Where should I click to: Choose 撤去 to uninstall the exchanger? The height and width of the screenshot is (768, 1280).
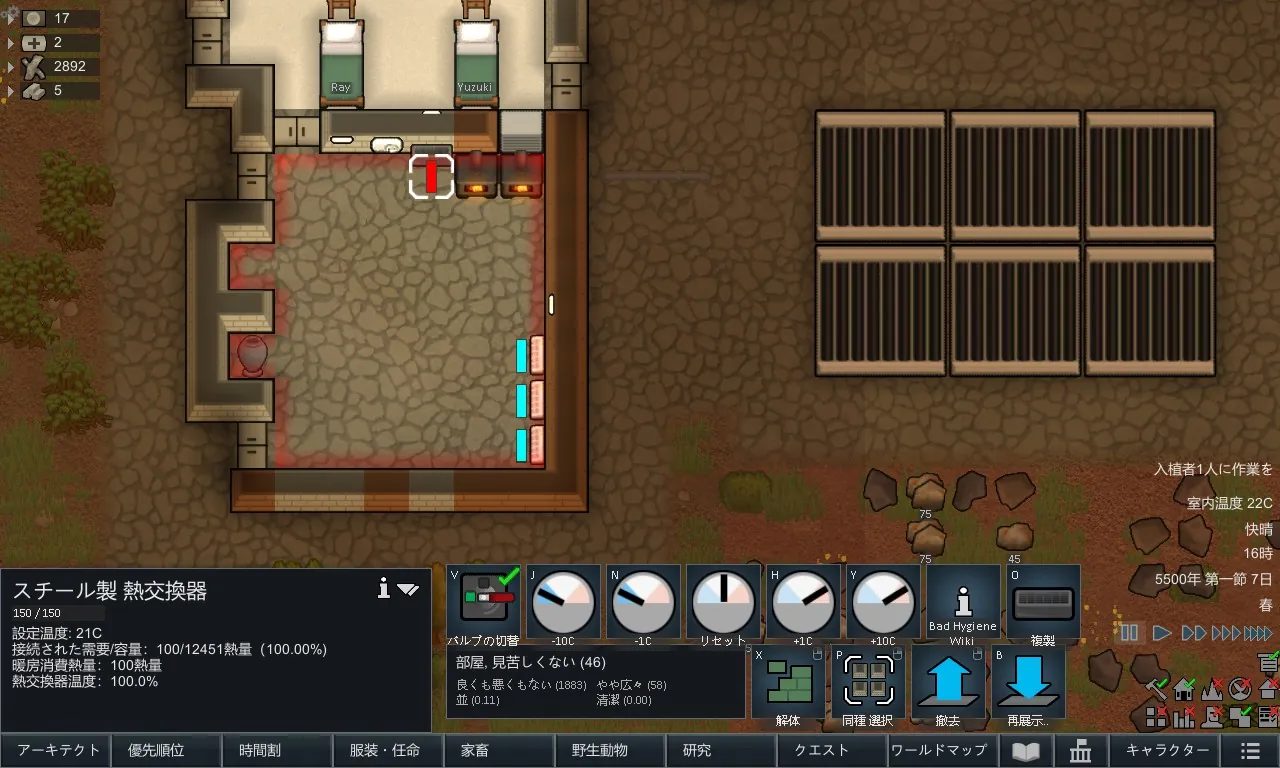click(948, 682)
